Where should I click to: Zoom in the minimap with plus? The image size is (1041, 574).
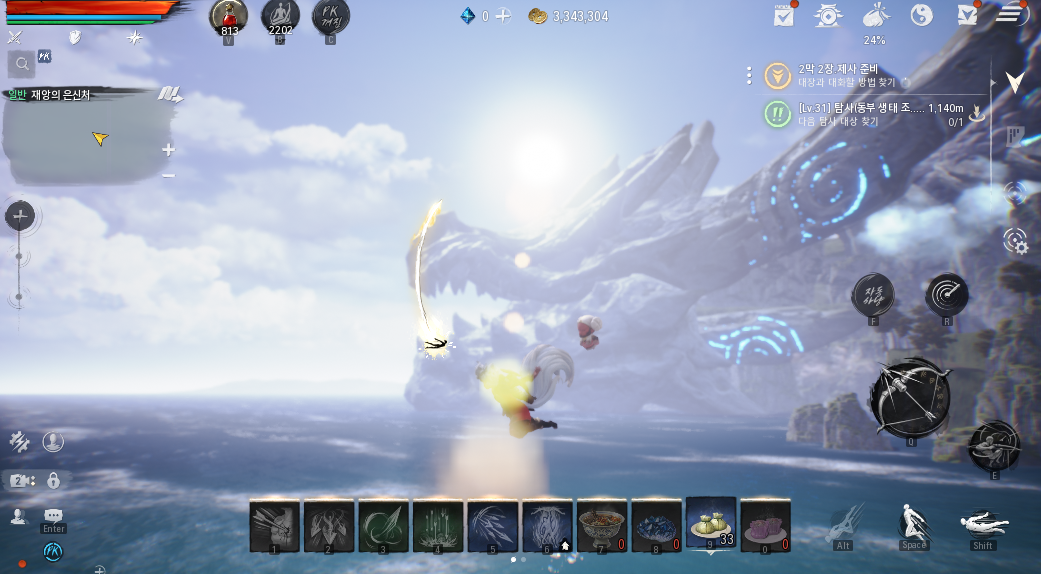tap(168, 150)
